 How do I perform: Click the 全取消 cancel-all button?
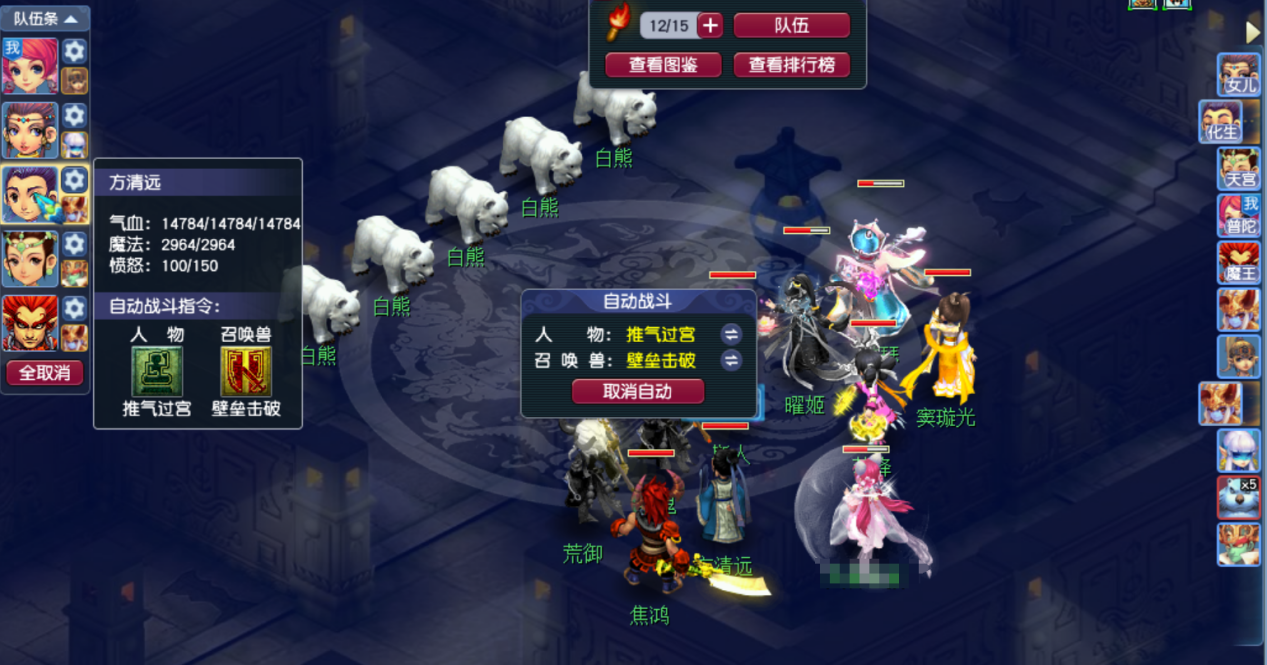click(x=45, y=373)
